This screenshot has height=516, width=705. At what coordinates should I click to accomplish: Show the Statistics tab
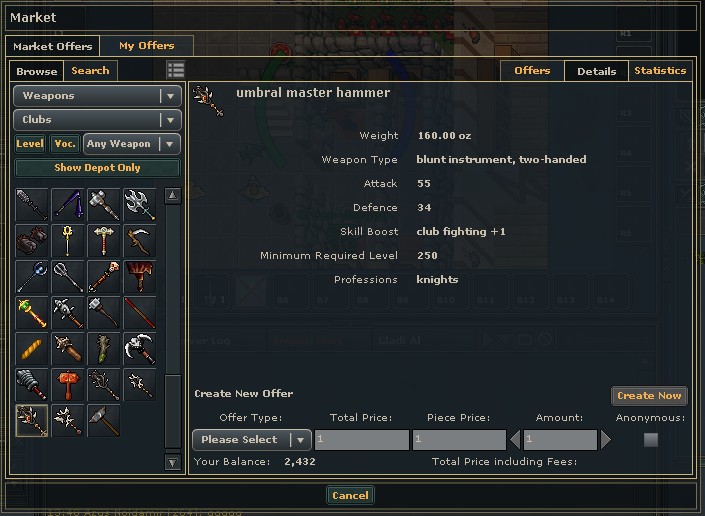click(660, 71)
